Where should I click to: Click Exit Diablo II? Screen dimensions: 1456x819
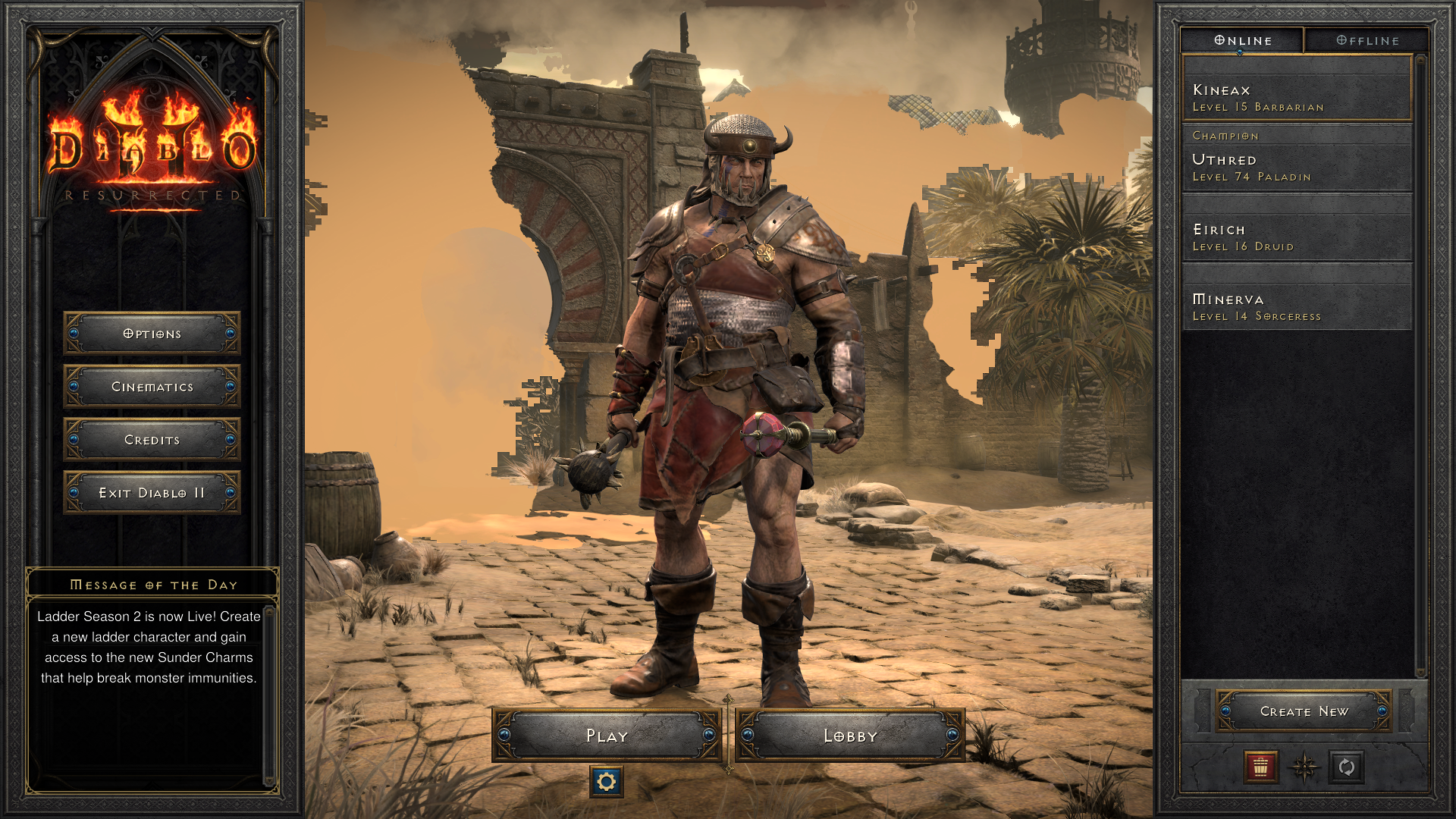[x=152, y=493]
